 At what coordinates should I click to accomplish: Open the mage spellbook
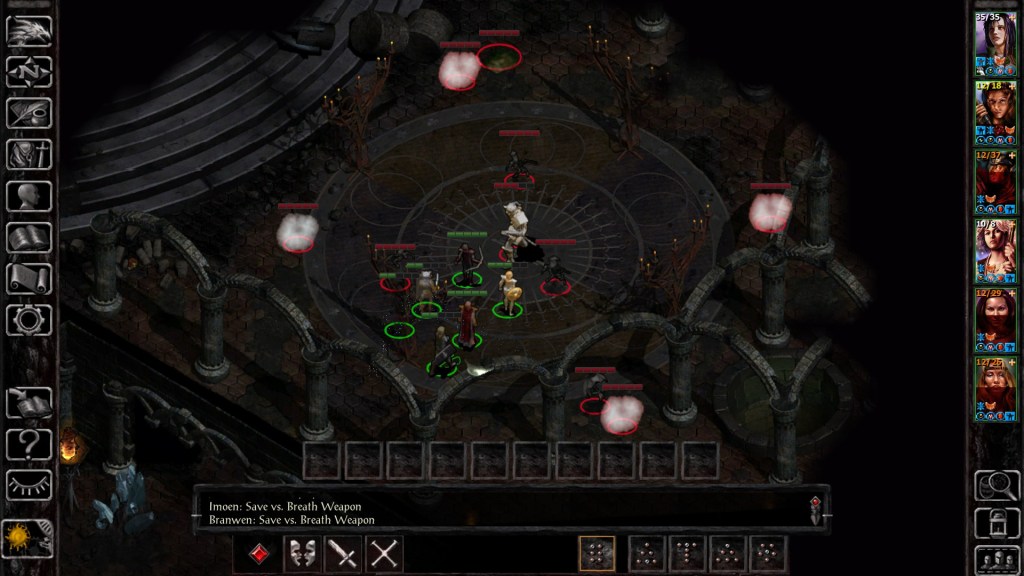[29, 237]
